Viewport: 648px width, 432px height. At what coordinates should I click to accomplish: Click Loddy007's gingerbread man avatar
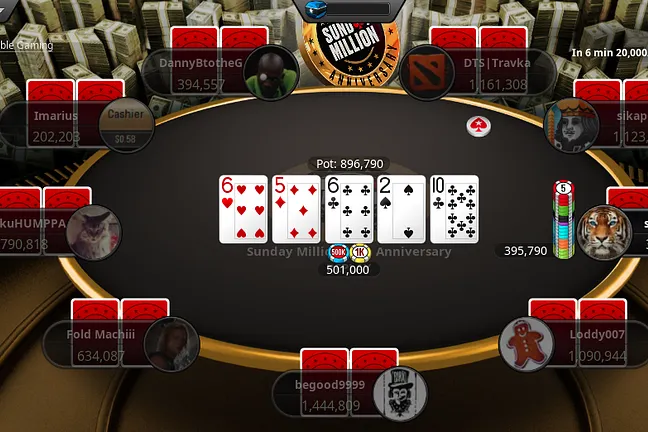526,343
